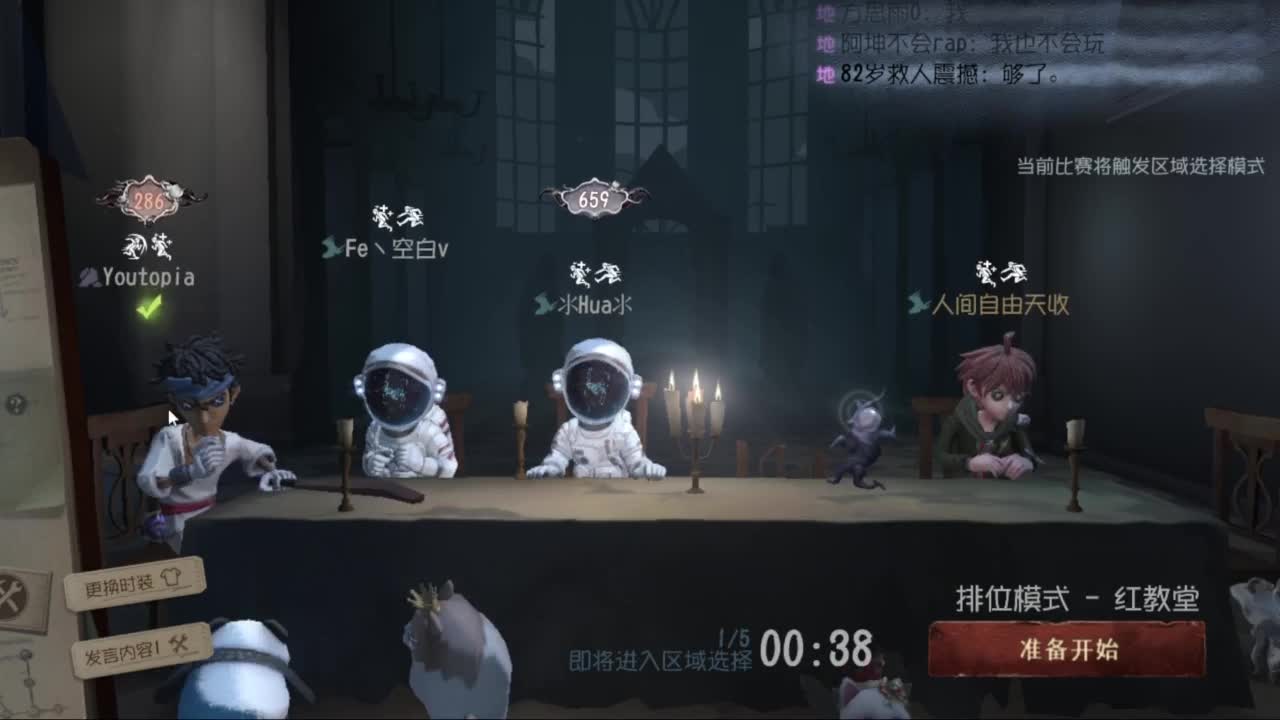The width and height of the screenshot is (1280, 720).
Task: Click Youtopia's 286 score badge
Action: (x=148, y=197)
